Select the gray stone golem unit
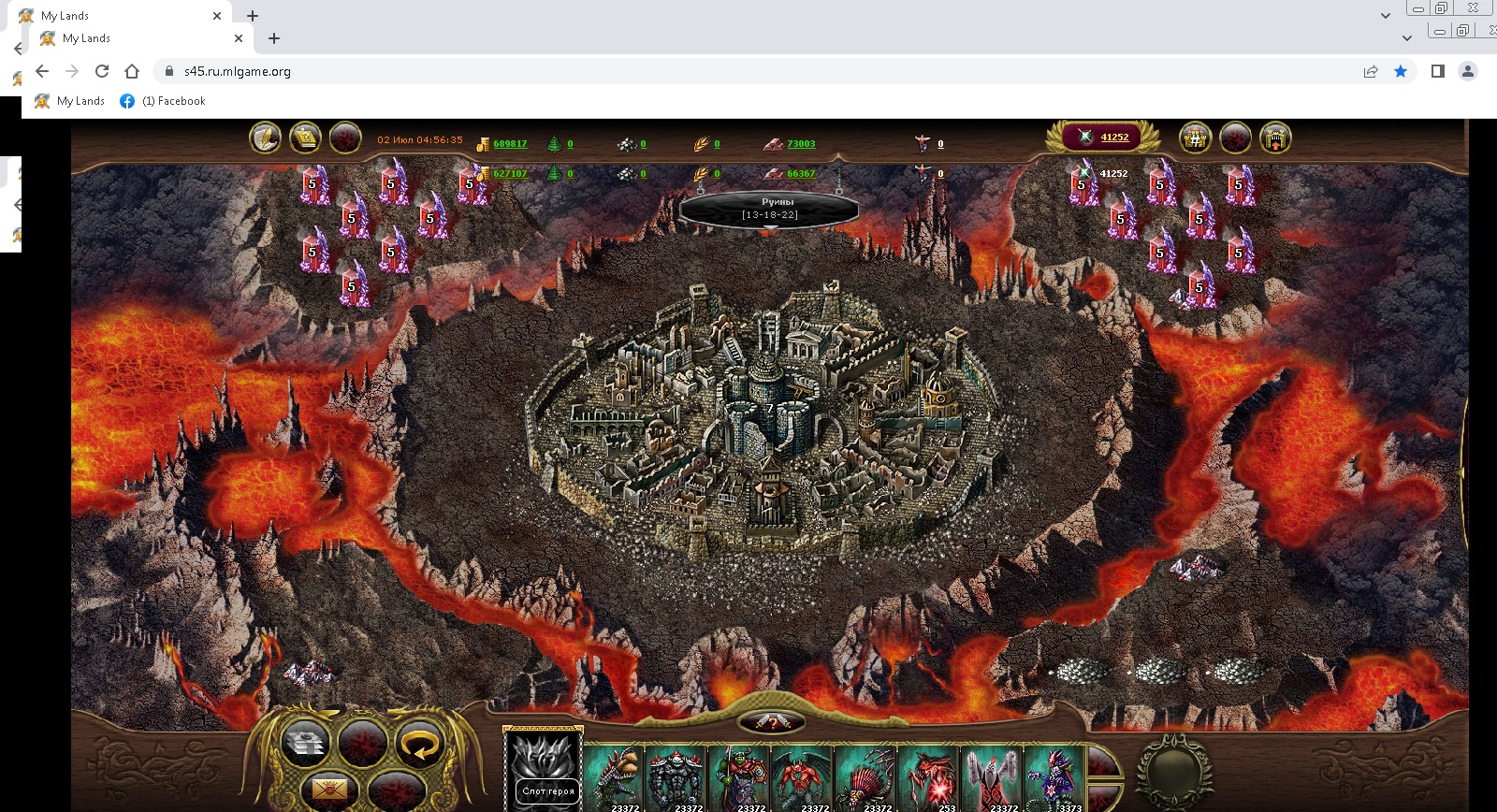The image size is (1497, 812). click(676, 776)
